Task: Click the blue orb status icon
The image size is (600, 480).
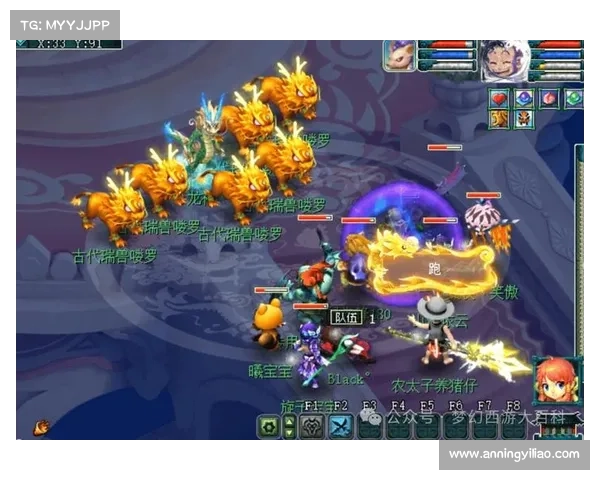Action: [523, 98]
